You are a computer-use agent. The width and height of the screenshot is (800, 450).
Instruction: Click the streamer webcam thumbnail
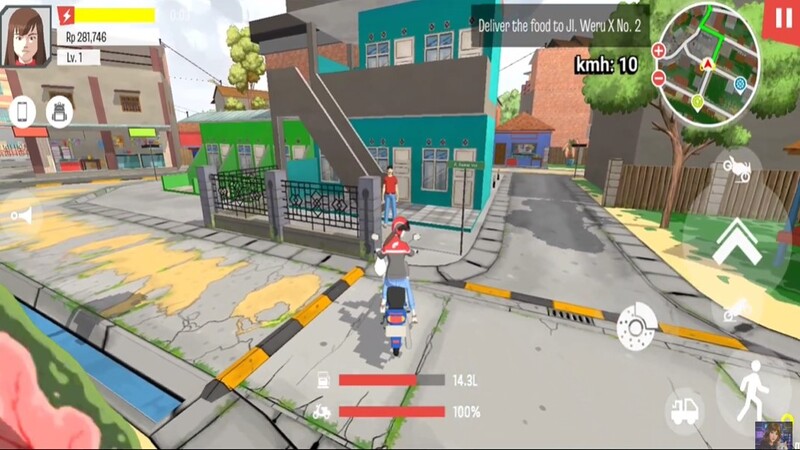[773, 434]
